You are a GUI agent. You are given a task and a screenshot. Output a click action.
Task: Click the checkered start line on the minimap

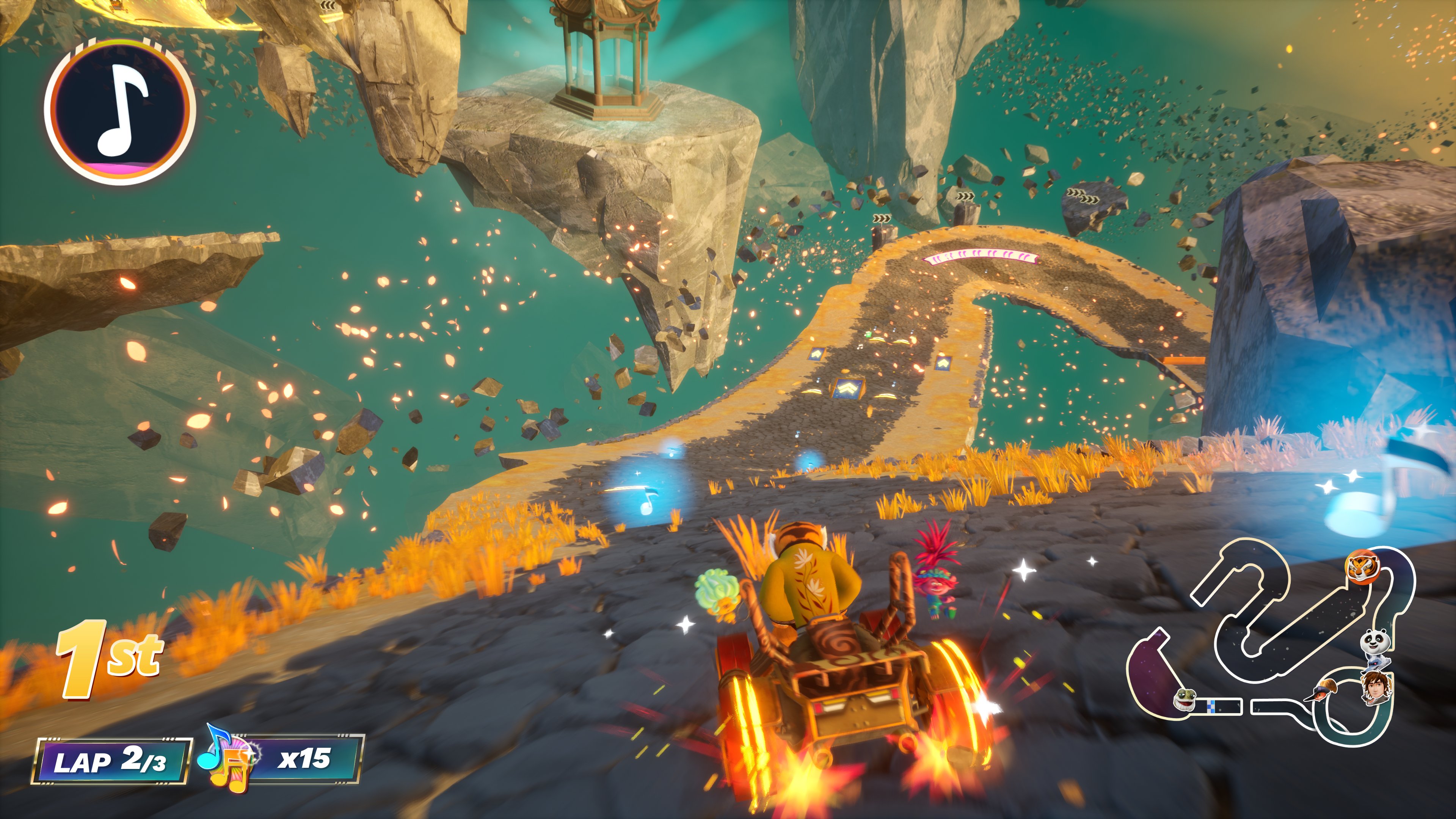tap(1212, 707)
